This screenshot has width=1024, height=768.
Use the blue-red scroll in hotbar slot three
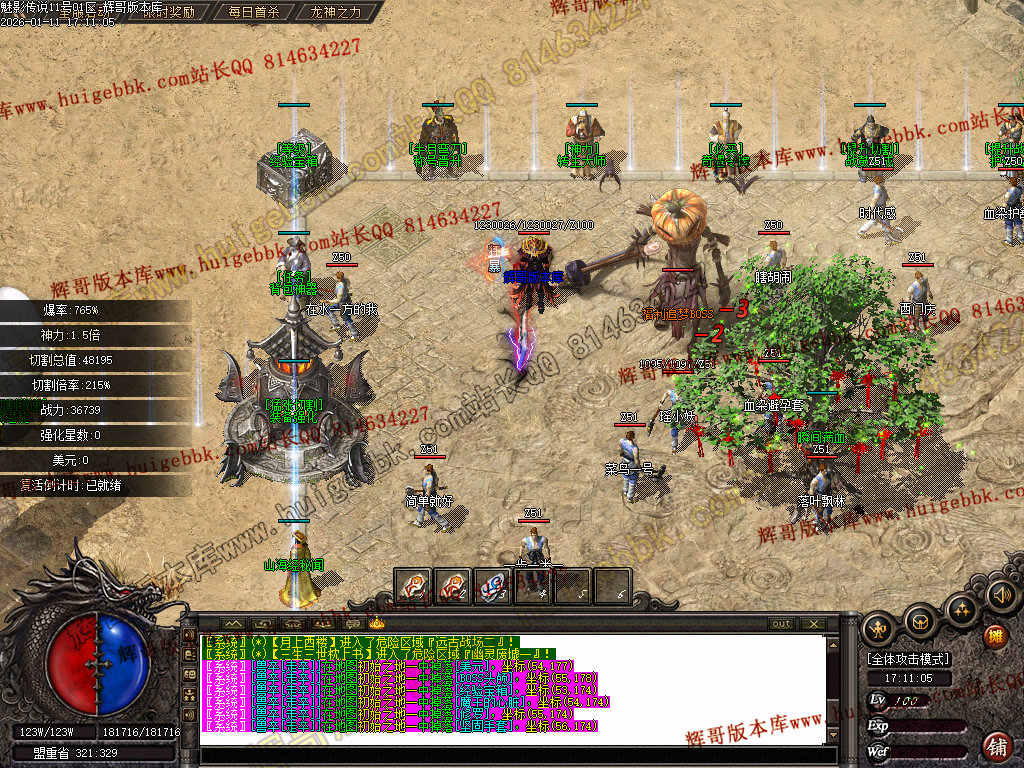click(491, 586)
